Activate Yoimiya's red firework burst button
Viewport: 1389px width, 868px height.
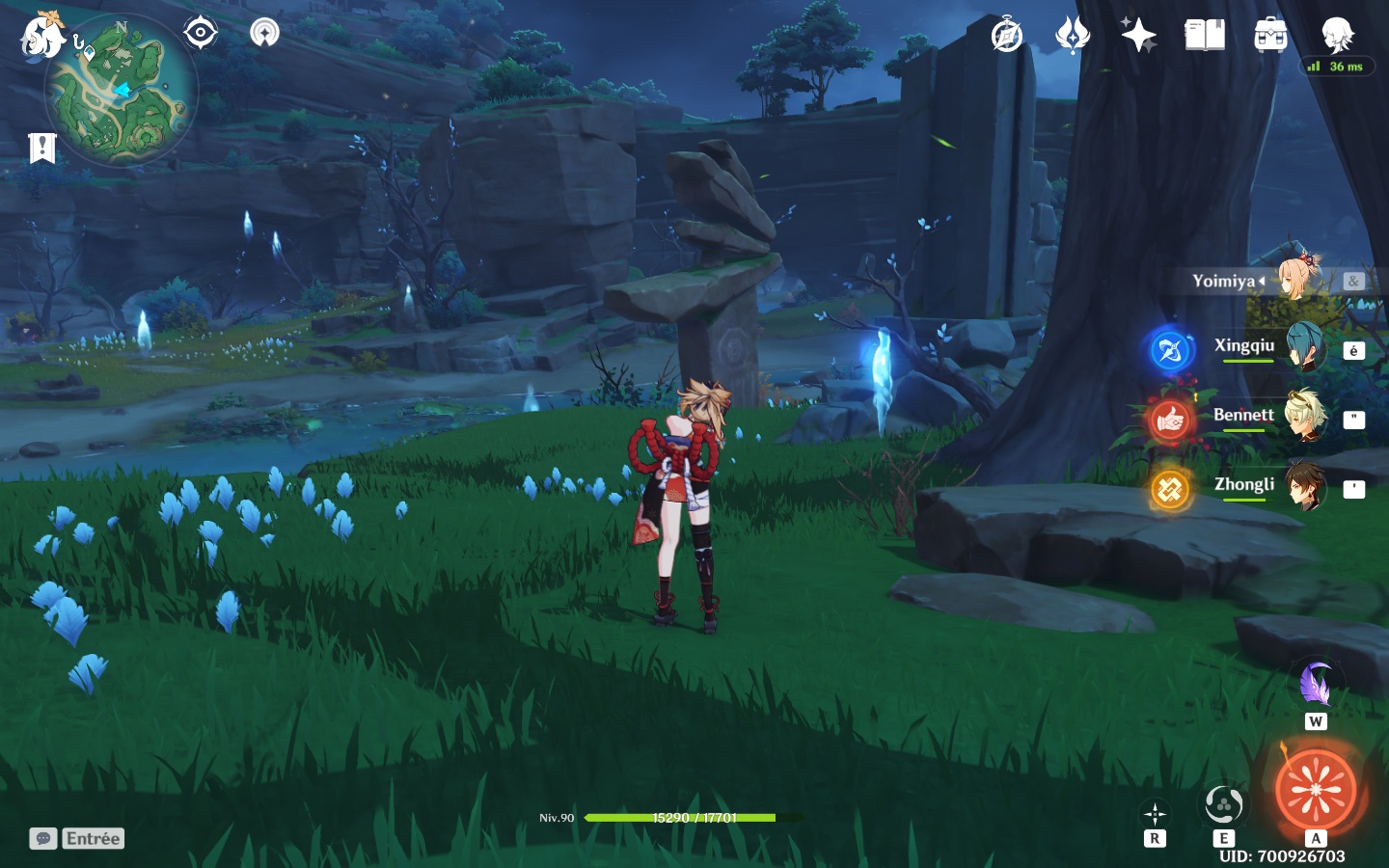pos(1316,789)
